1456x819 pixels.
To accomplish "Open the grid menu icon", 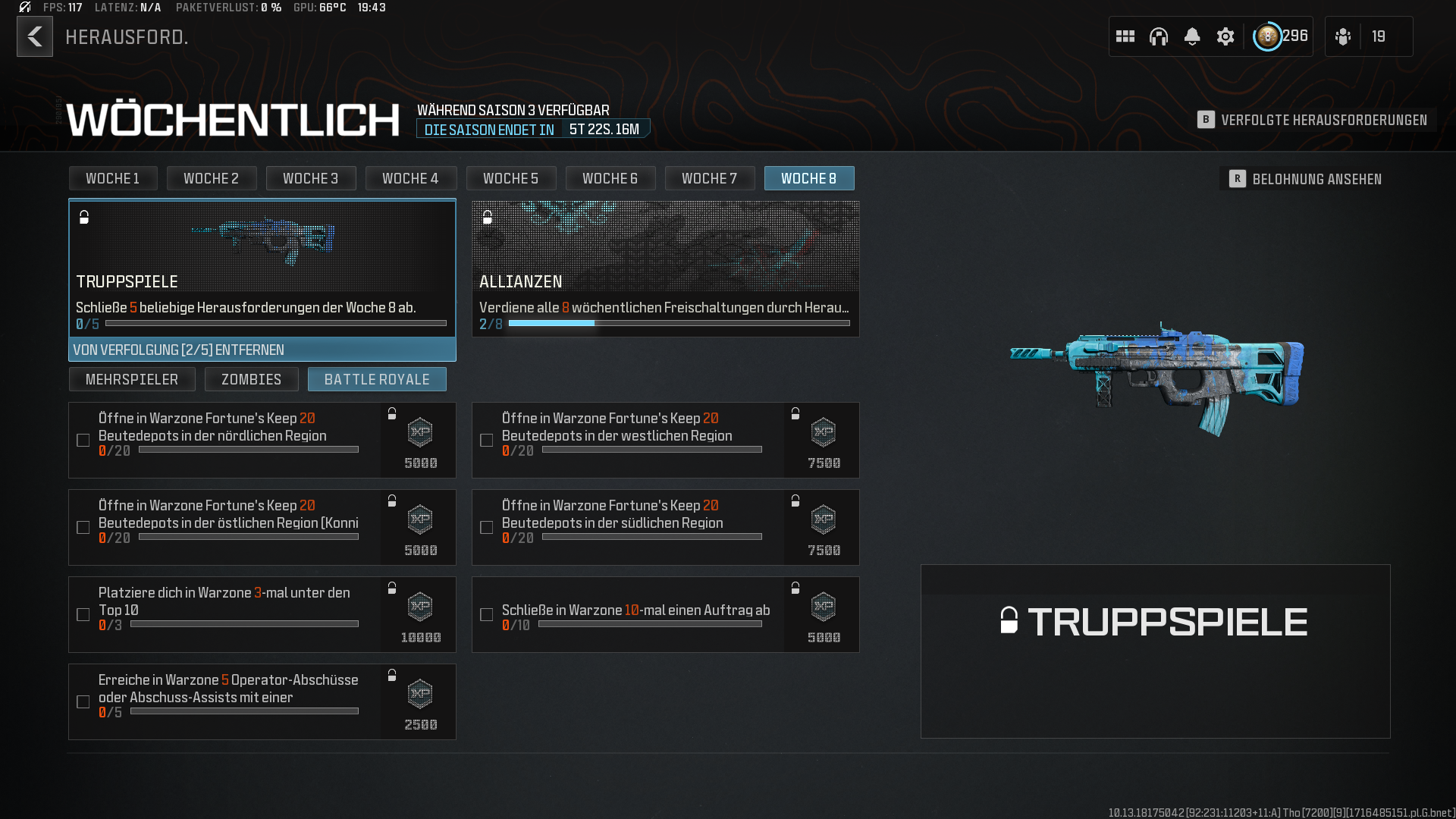I will pyautogui.click(x=1125, y=36).
